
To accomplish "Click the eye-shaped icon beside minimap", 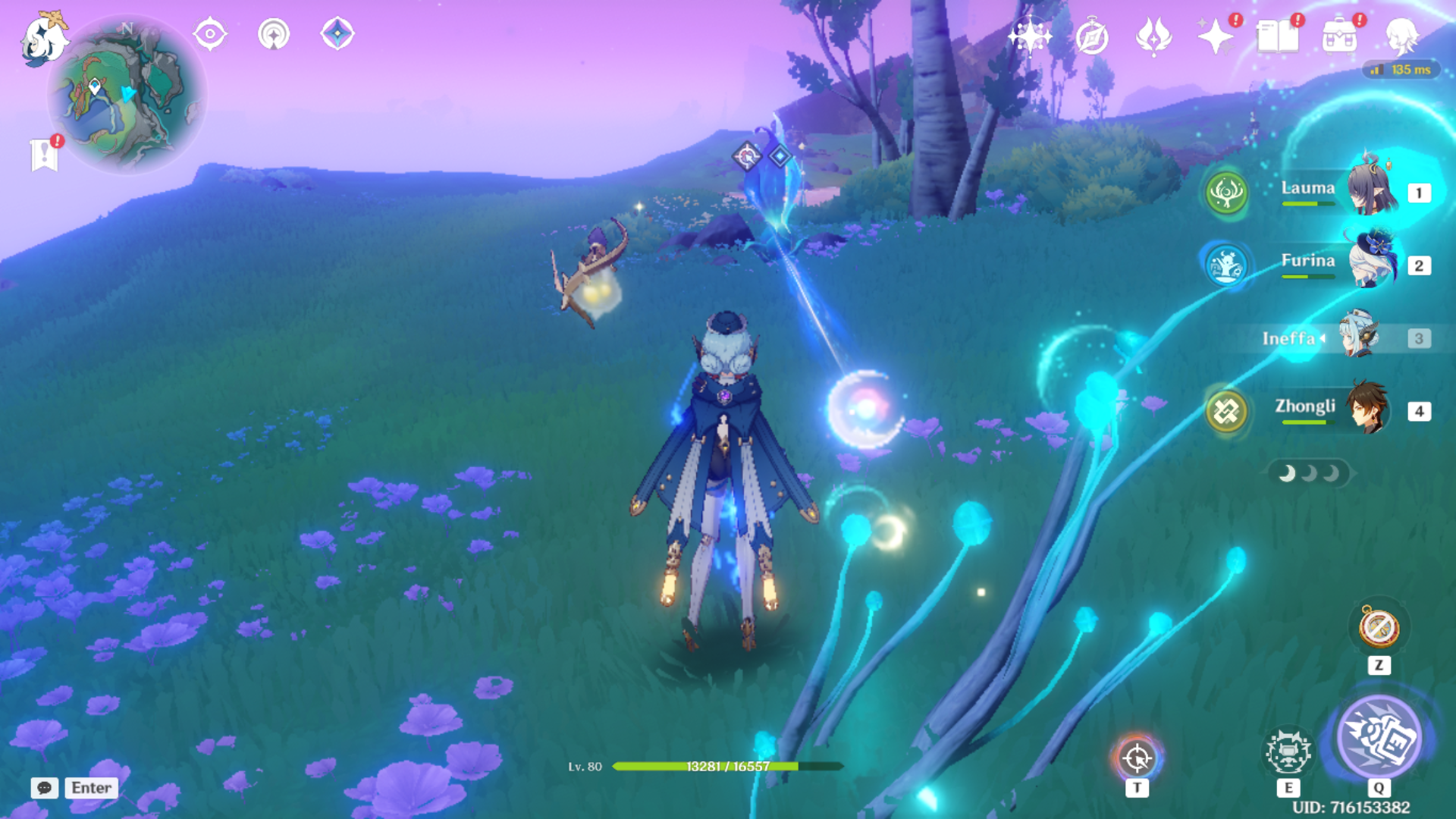I will tap(210, 34).
